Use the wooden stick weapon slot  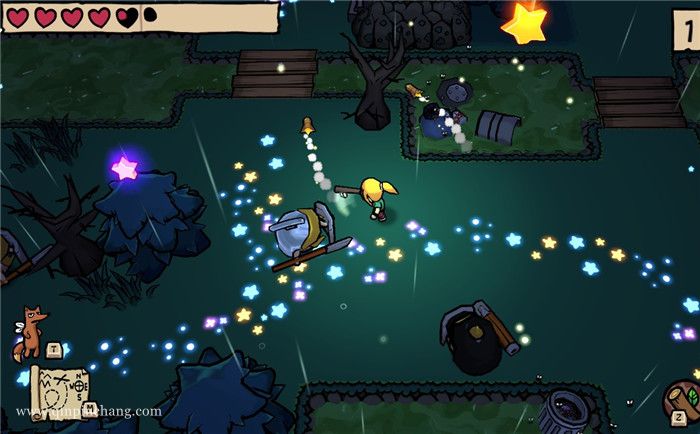(681, 399)
